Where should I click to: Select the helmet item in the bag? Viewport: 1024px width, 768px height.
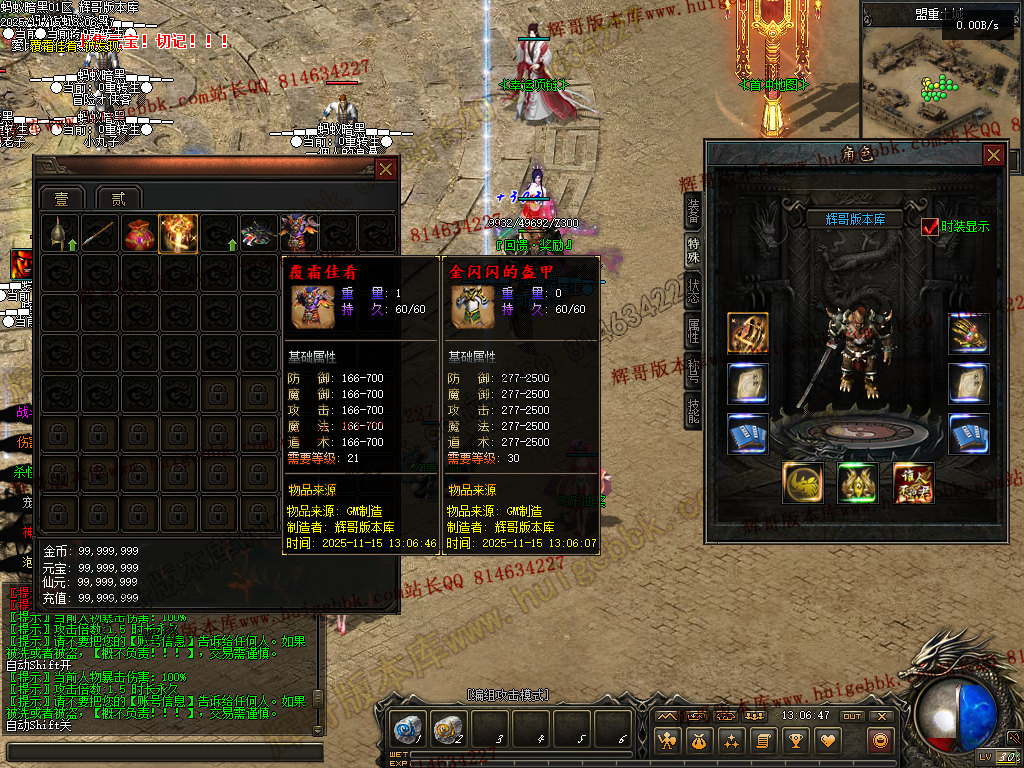[x=59, y=233]
